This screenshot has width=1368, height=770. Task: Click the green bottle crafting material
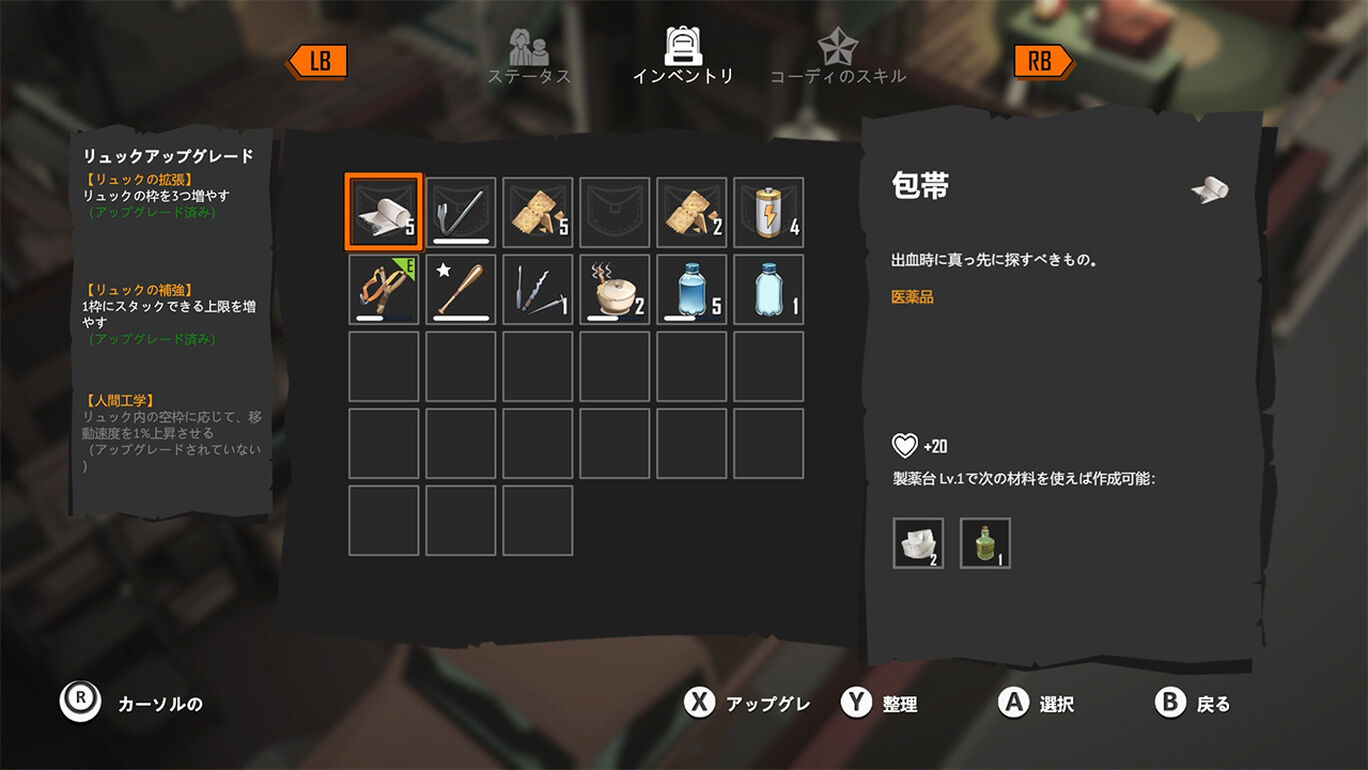[x=985, y=543]
